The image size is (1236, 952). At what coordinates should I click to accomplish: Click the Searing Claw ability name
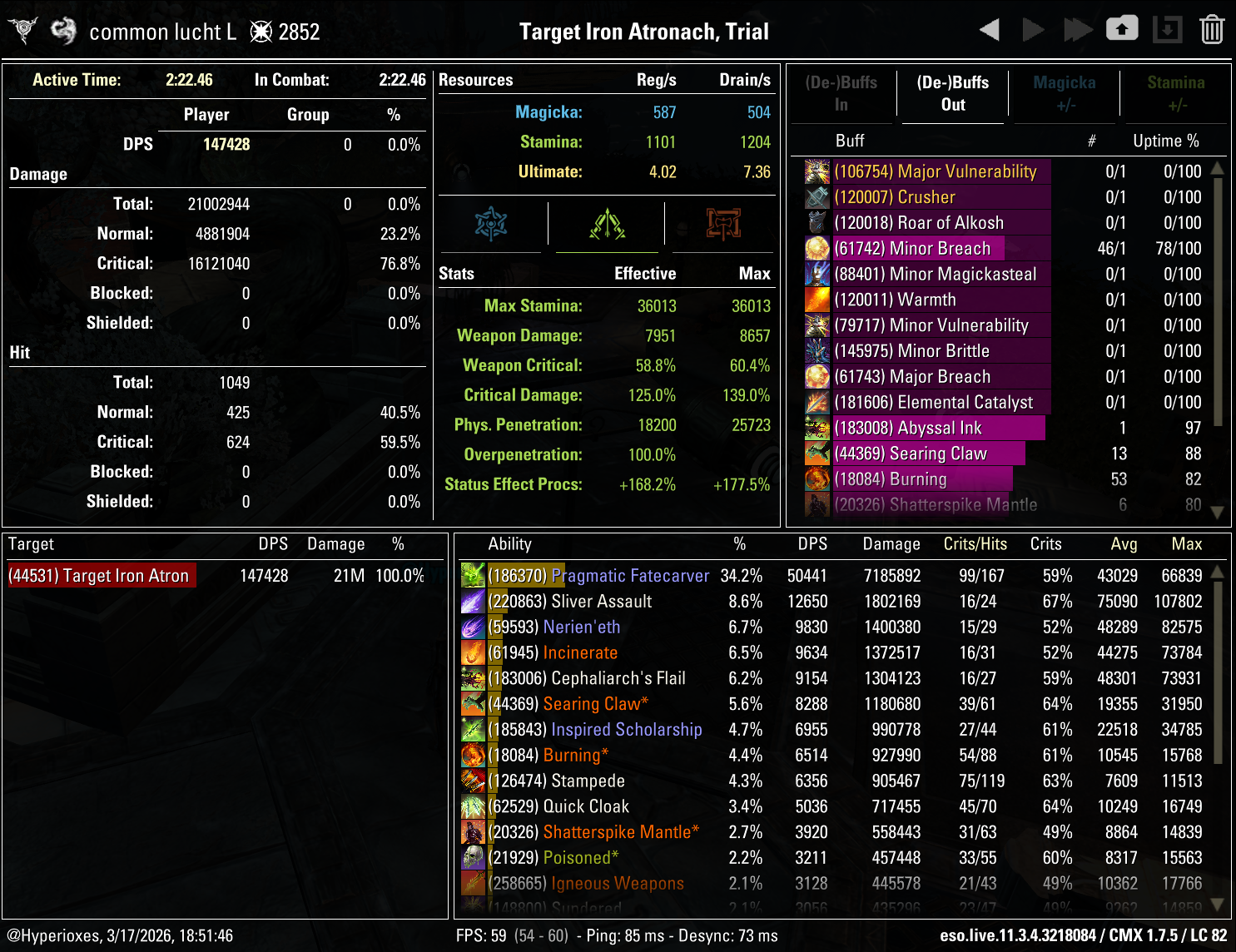tap(594, 703)
